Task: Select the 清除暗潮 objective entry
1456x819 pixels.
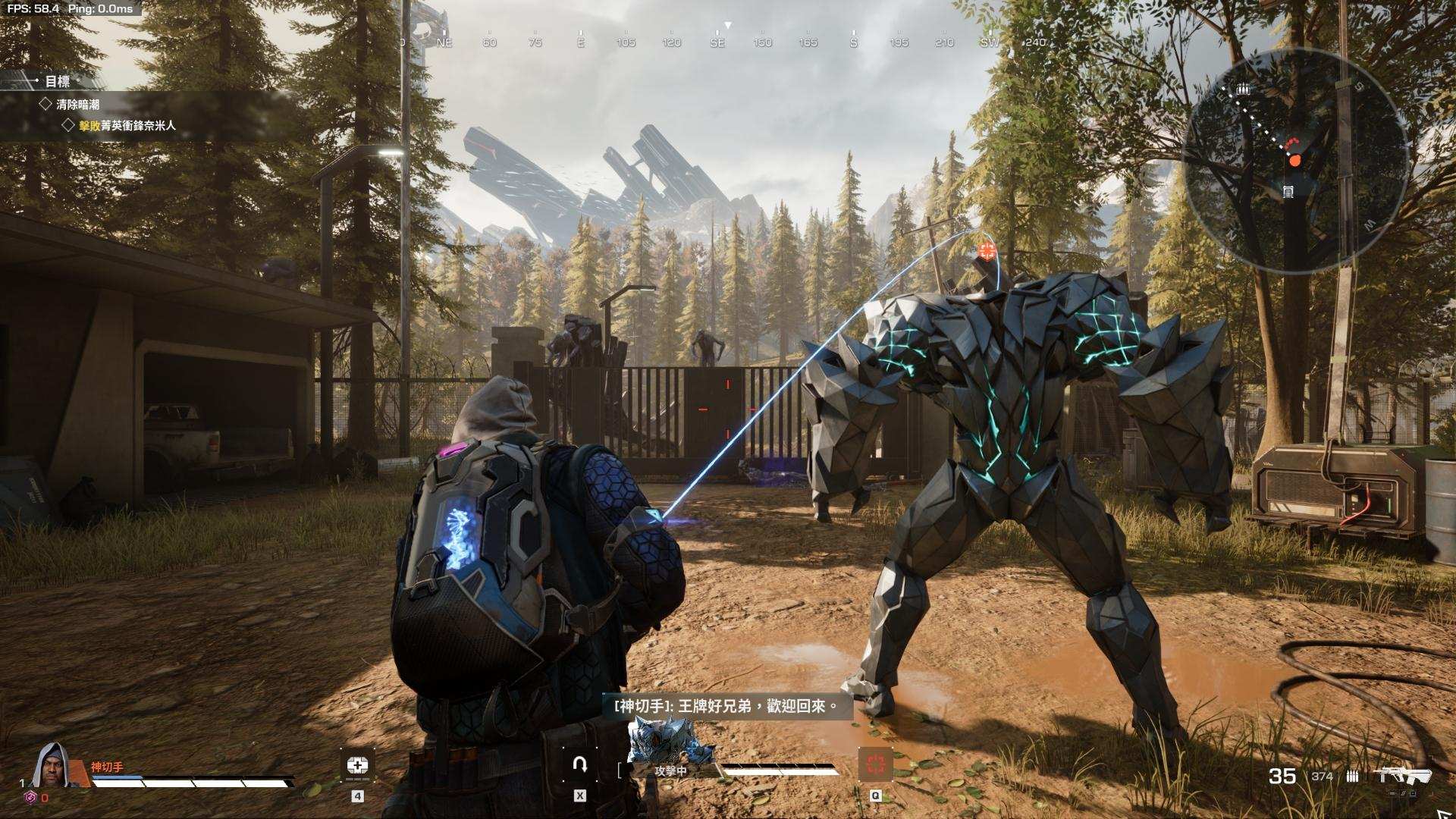Action: click(x=77, y=104)
